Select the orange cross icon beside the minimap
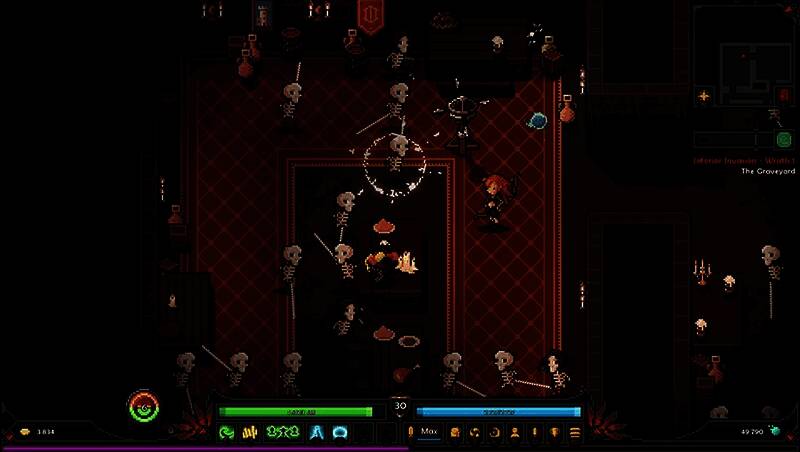 [x=704, y=96]
